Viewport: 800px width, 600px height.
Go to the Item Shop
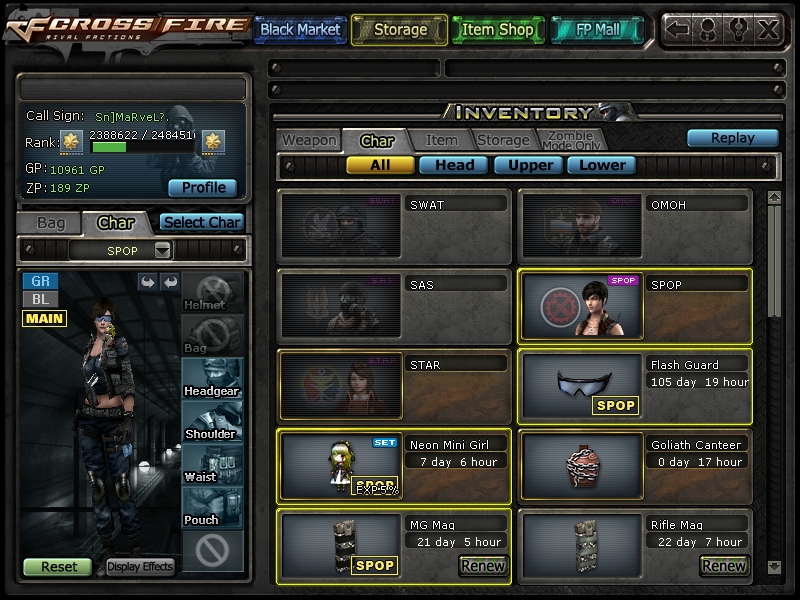[x=497, y=30]
